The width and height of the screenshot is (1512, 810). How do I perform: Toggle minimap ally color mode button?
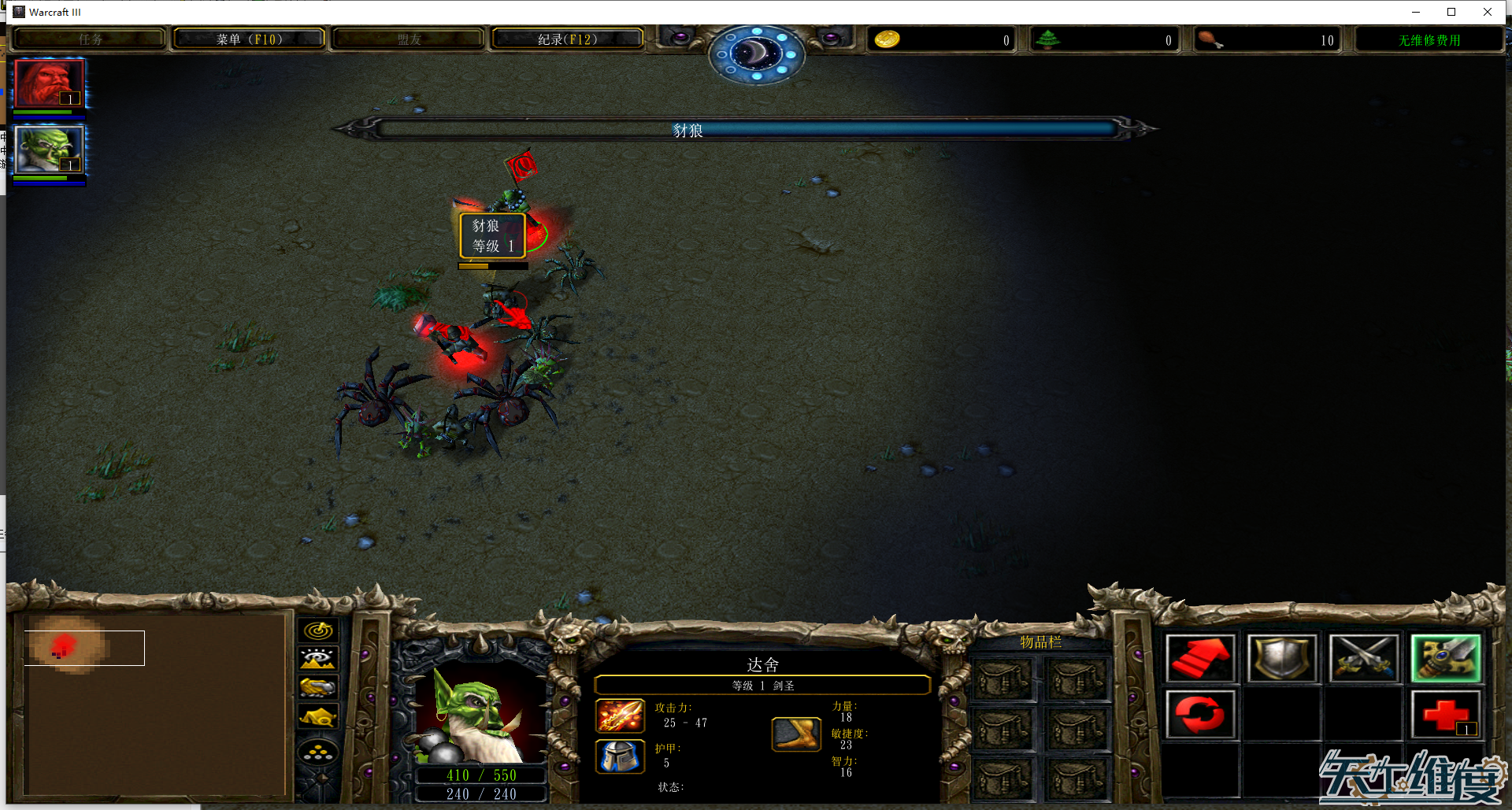[318, 687]
